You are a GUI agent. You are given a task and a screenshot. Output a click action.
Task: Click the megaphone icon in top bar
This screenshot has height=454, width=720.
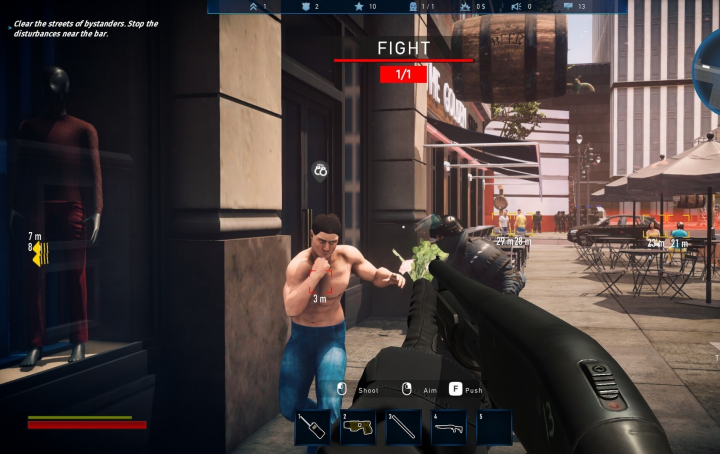518,6
